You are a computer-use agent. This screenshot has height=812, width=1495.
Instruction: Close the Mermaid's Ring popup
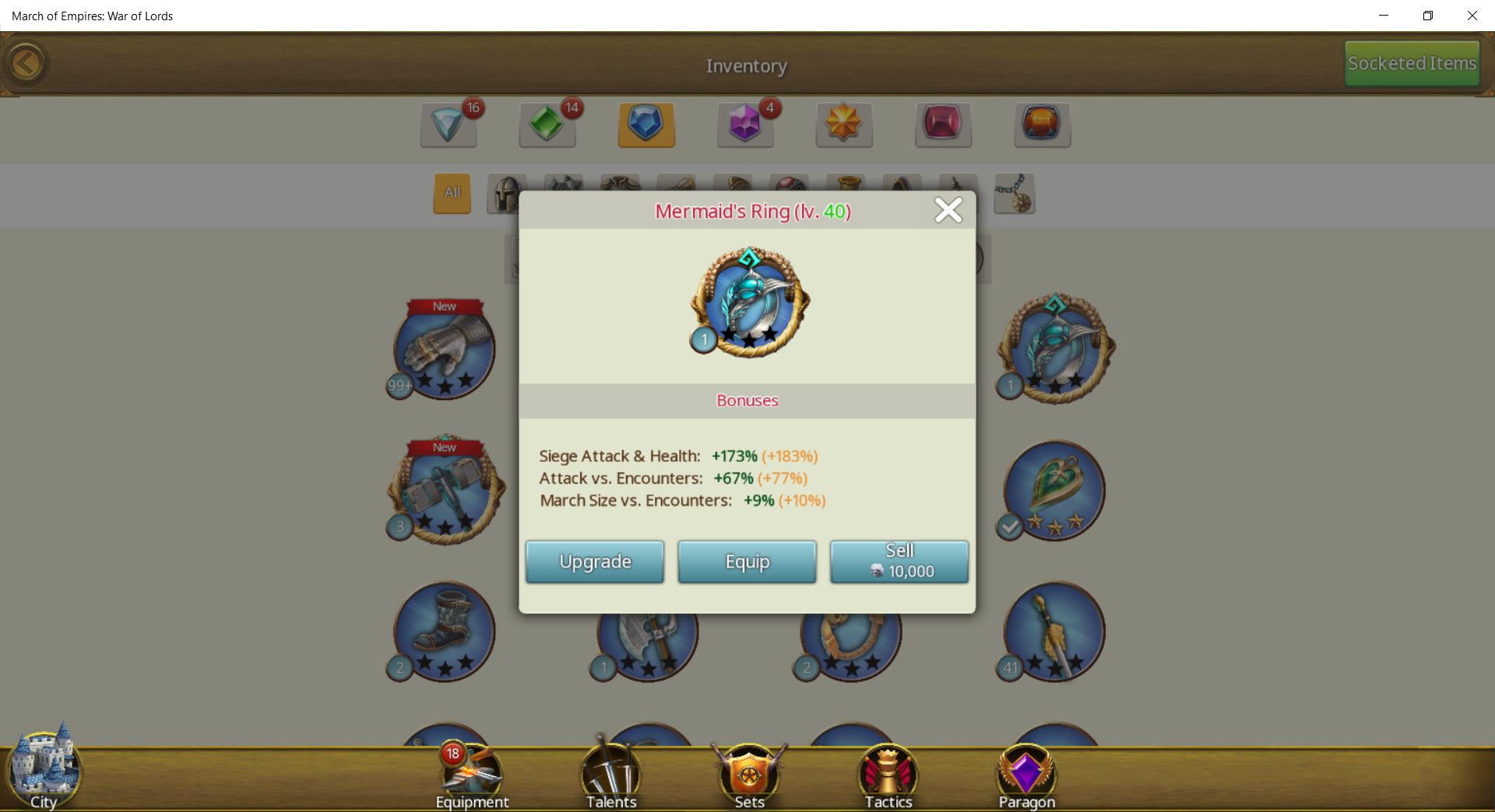[948, 210]
